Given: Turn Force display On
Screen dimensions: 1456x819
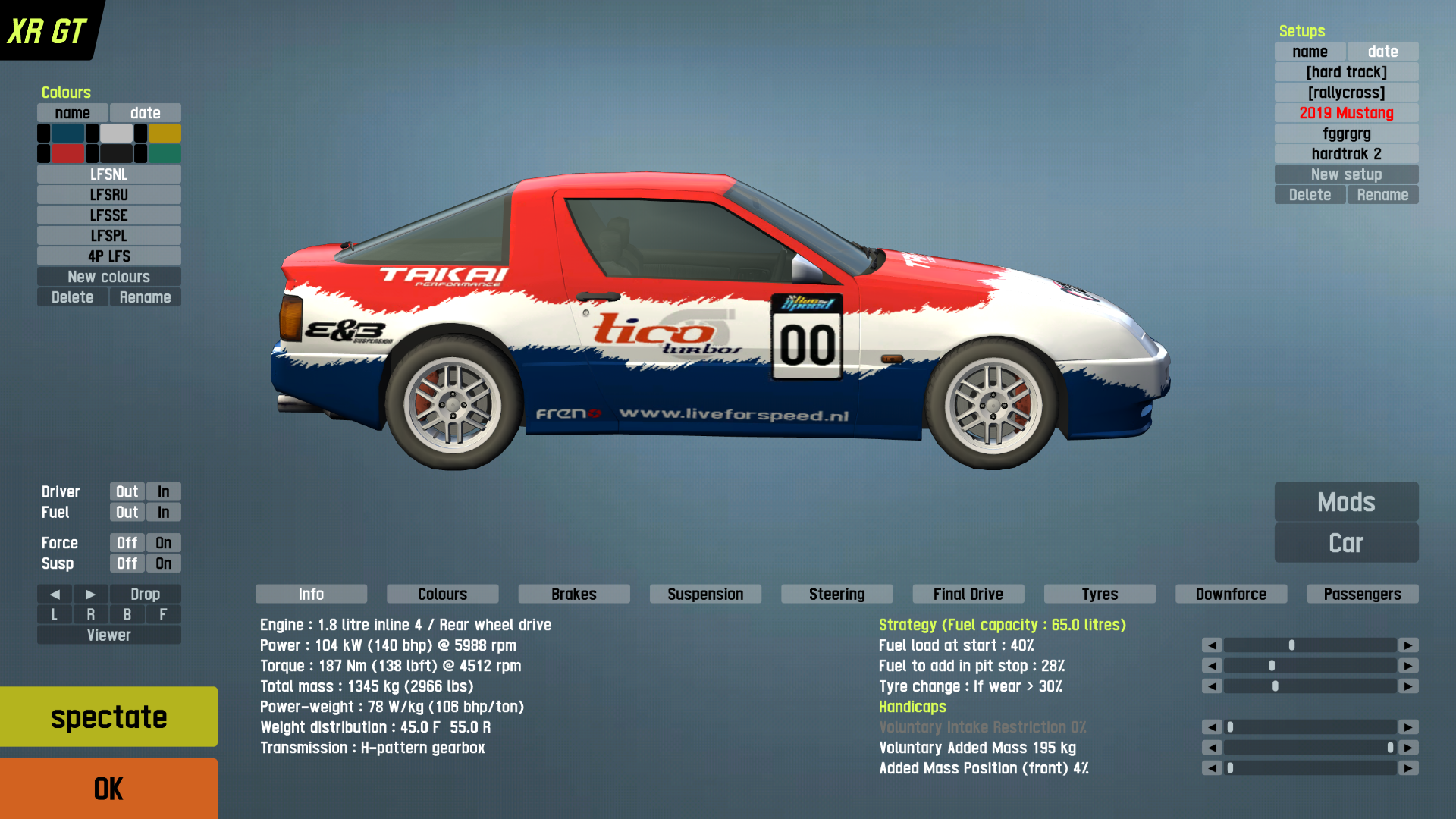Looking at the screenshot, I should click(163, 543).
